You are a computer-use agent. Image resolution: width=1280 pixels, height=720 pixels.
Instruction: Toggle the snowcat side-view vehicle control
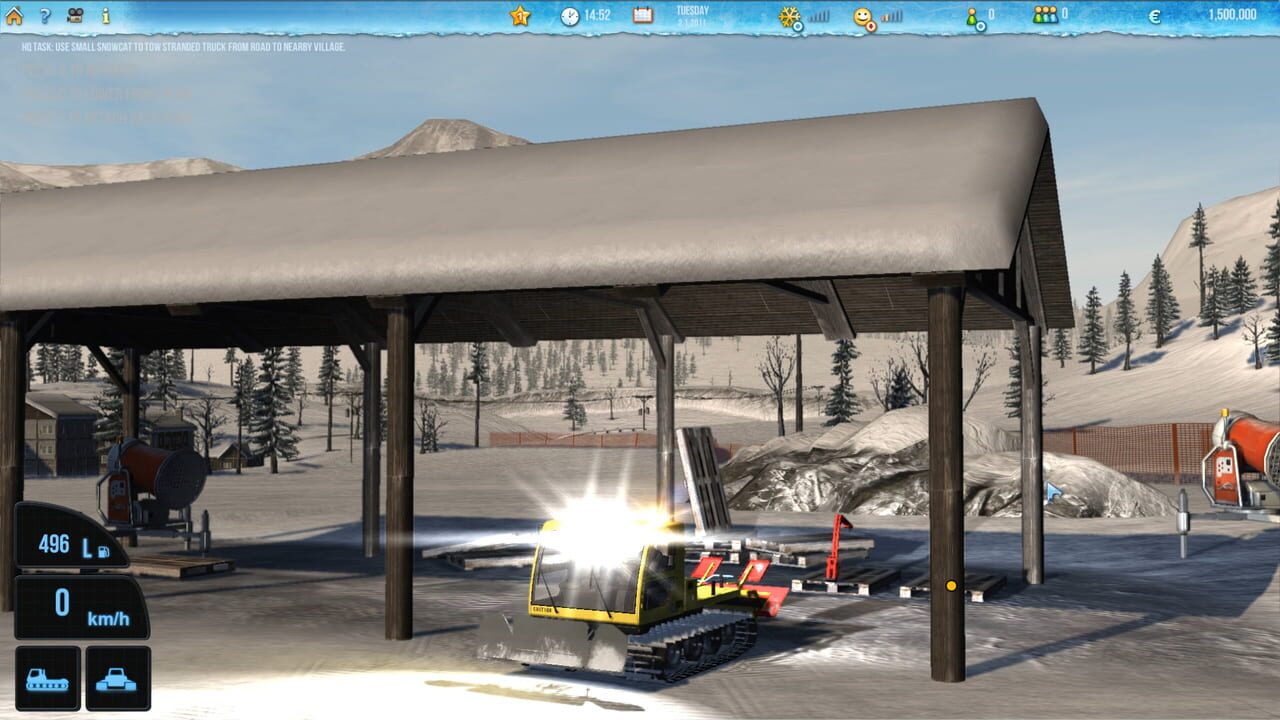pyautogui.click(x=47, y=679)
